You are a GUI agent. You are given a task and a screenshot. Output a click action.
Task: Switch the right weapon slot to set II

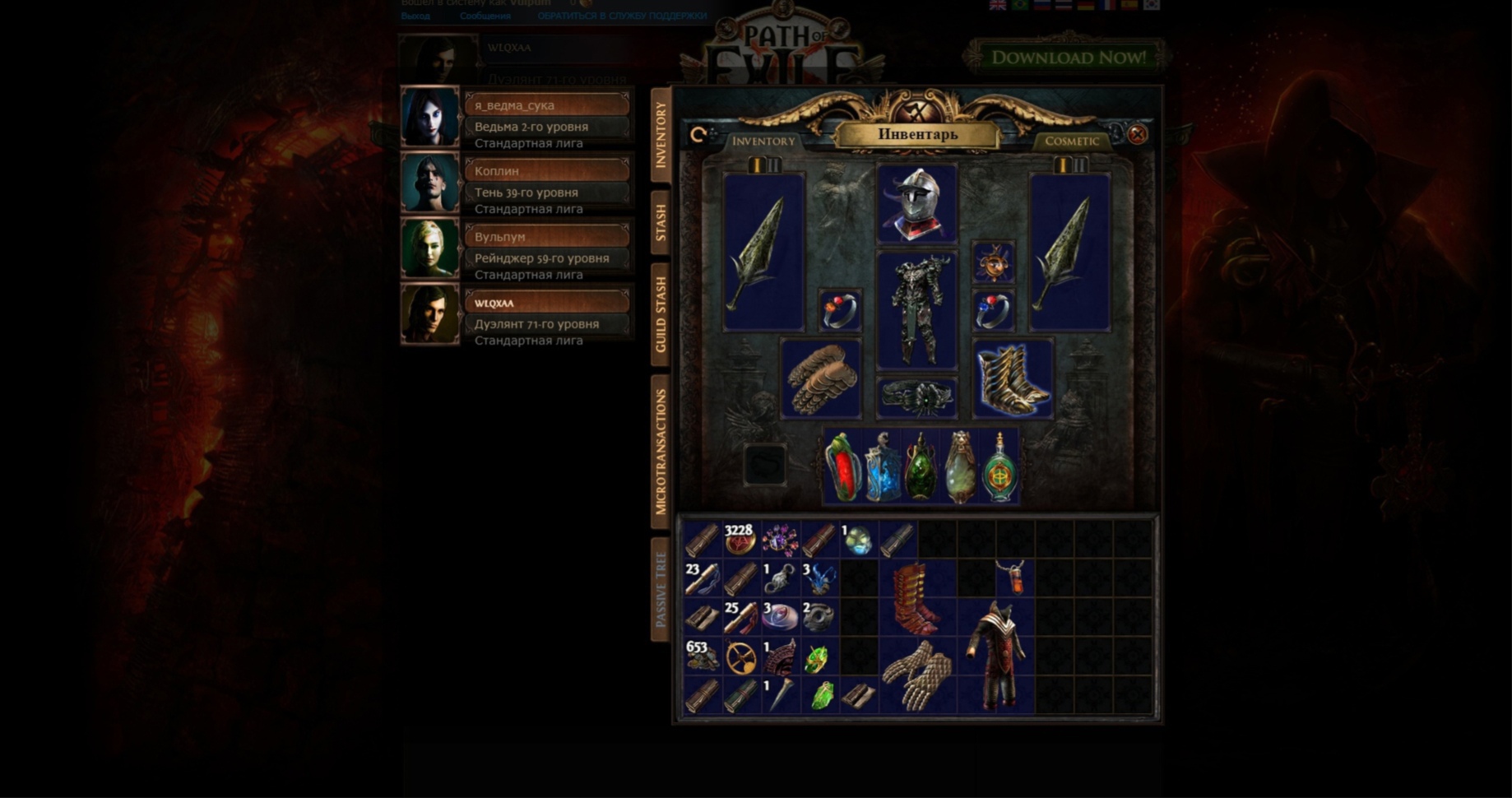(x=1079, y=165)
